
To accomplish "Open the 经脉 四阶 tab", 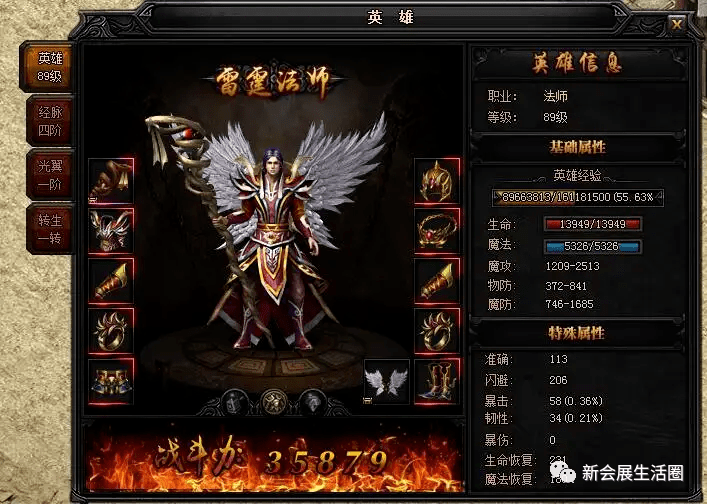I will [50, 121].
